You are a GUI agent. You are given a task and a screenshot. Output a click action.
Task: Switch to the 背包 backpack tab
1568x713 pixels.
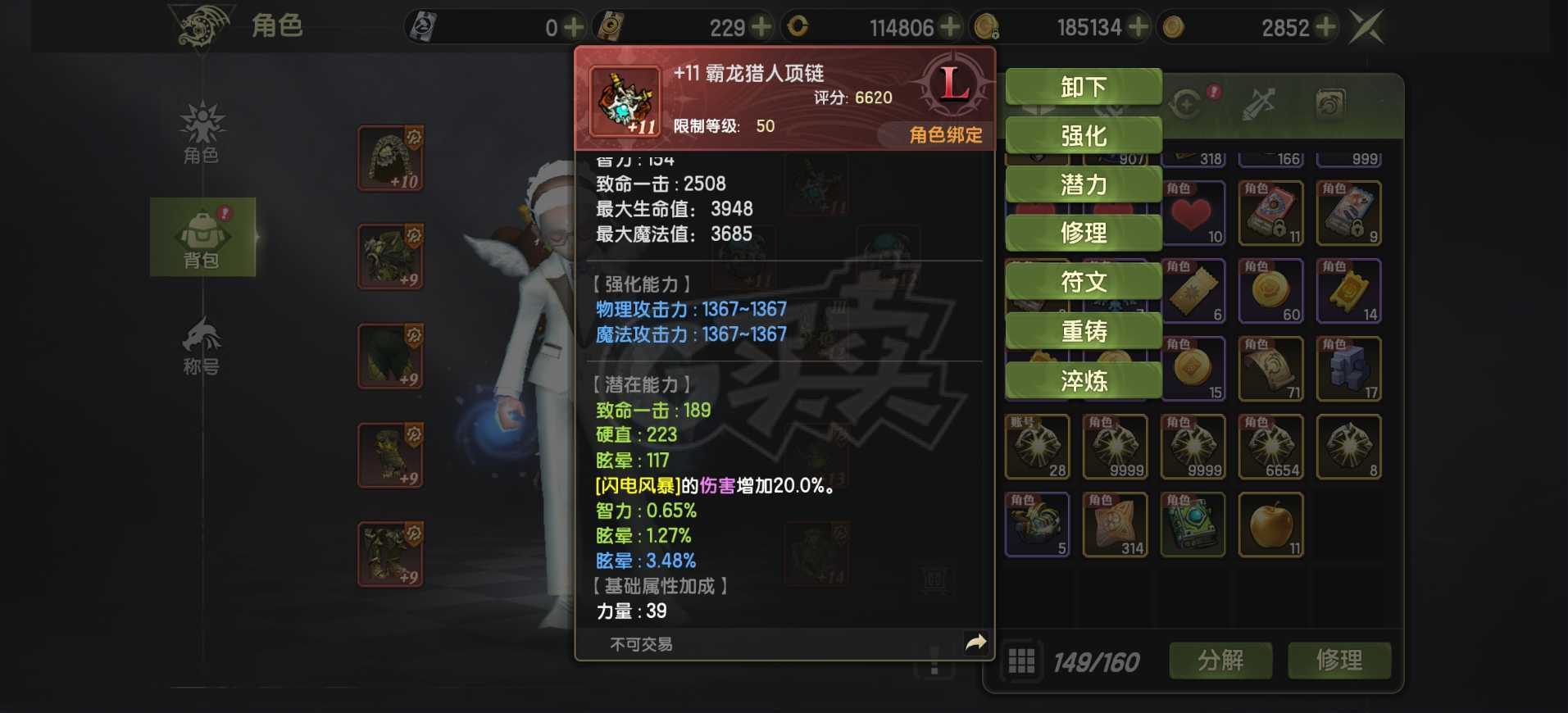pos(202,238)
